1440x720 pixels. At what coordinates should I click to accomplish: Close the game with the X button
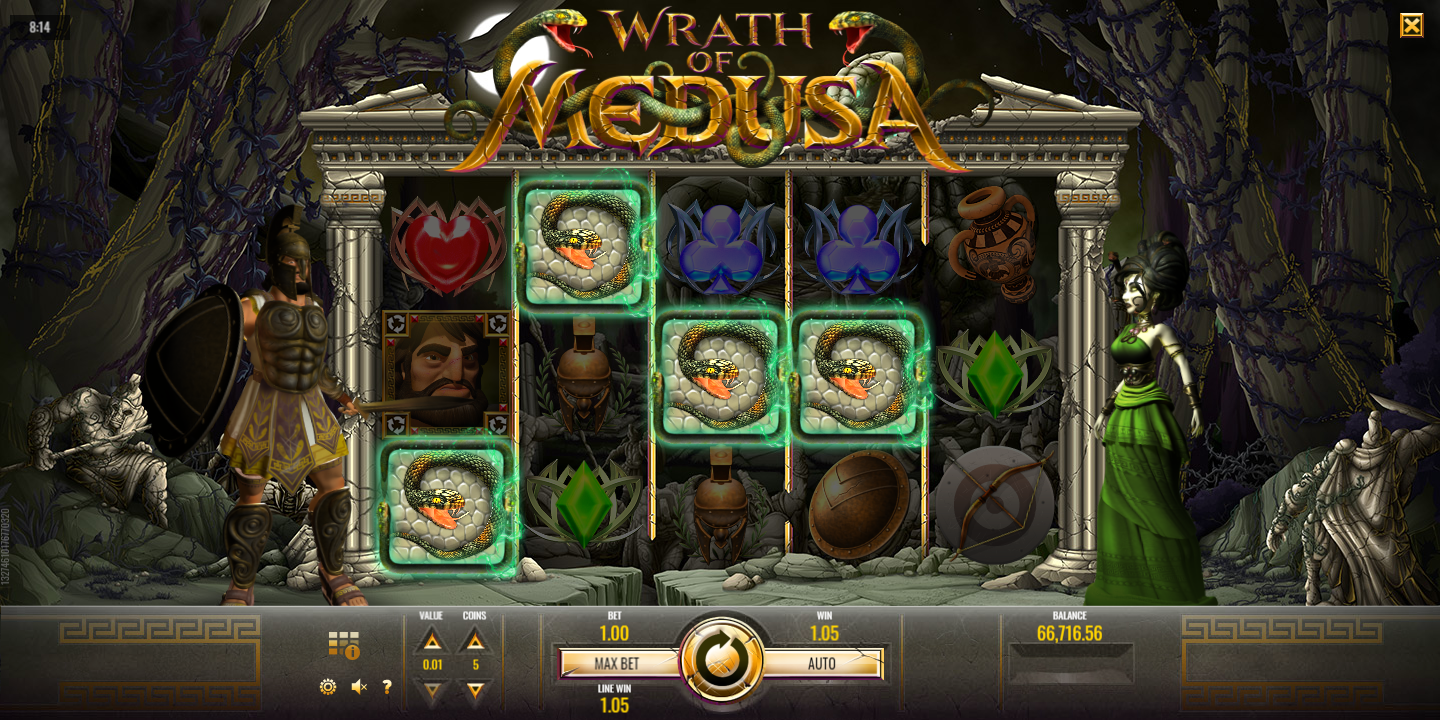[1411, 25]
